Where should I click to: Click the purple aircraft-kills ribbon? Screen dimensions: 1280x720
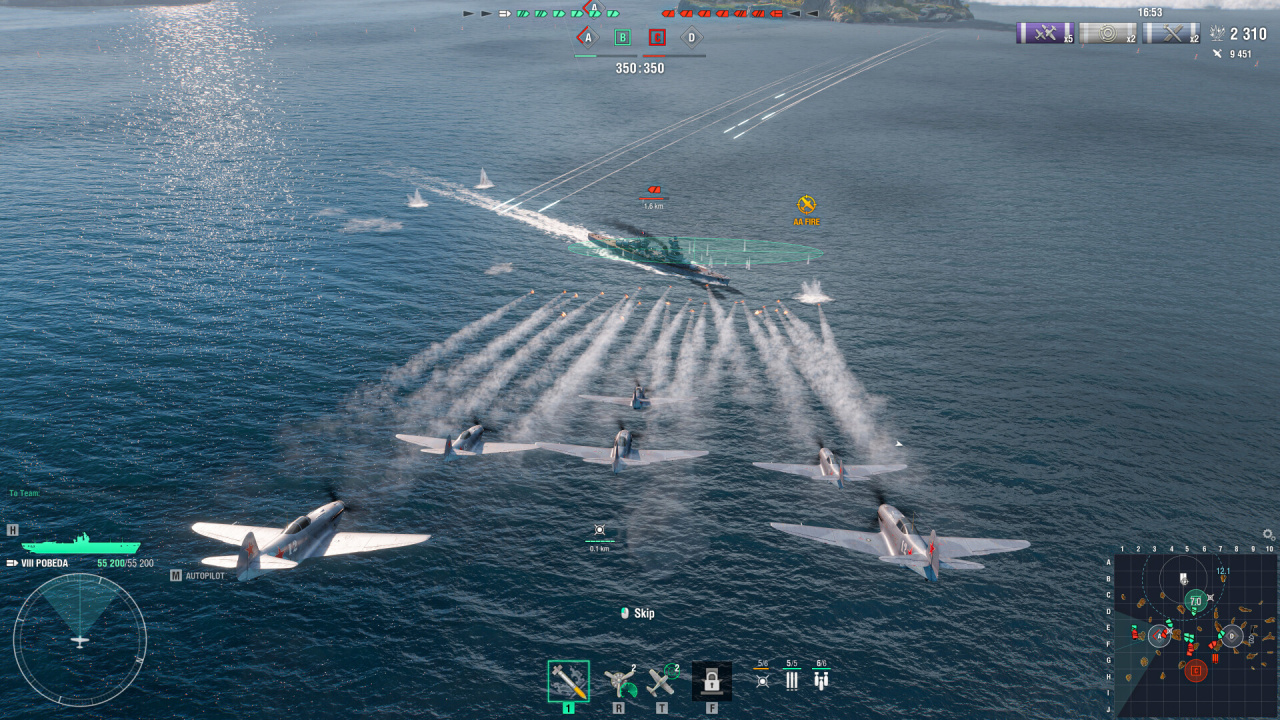[x=1045, y=33]
